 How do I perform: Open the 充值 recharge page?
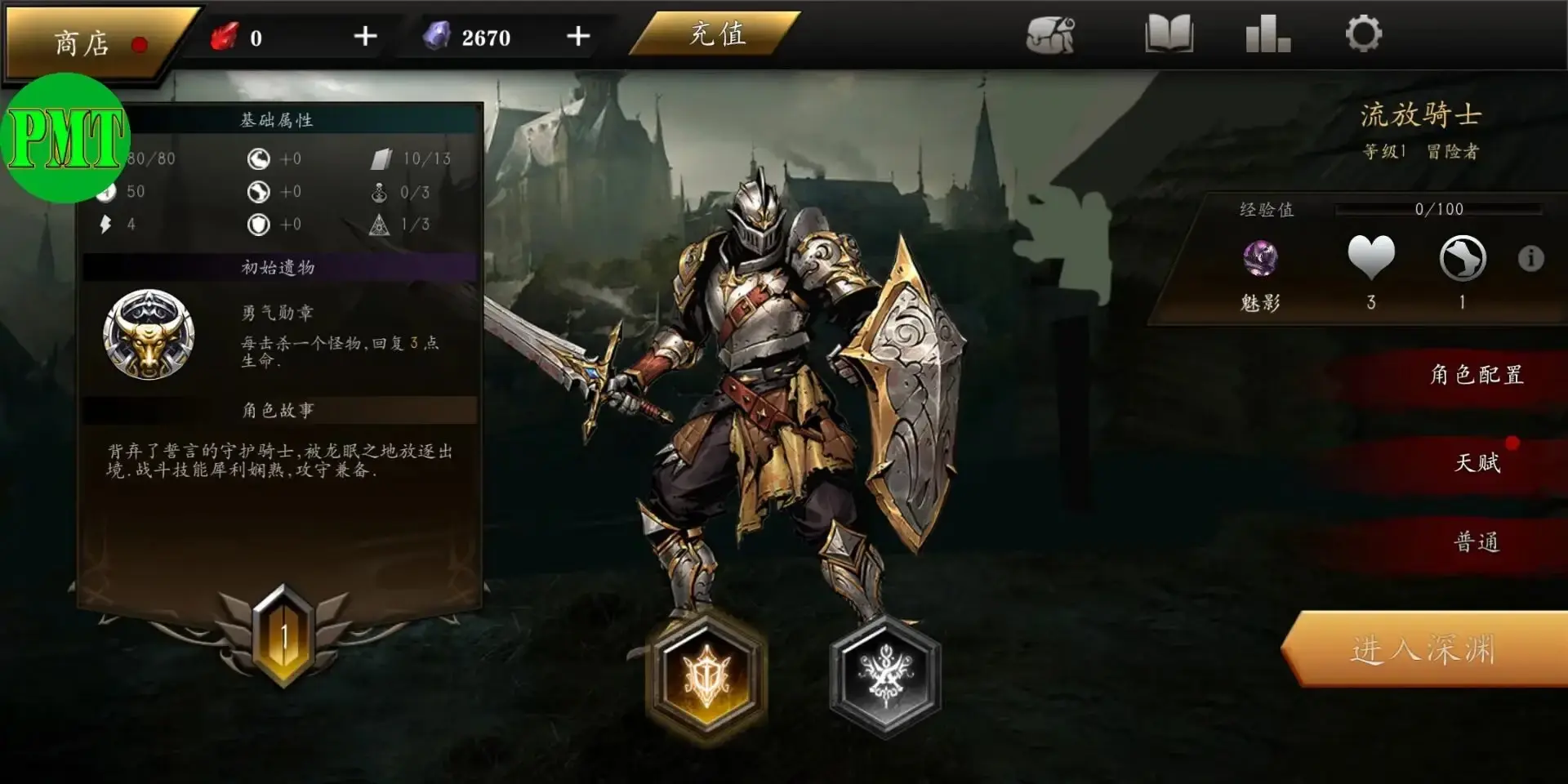click(x=716, y=35)
